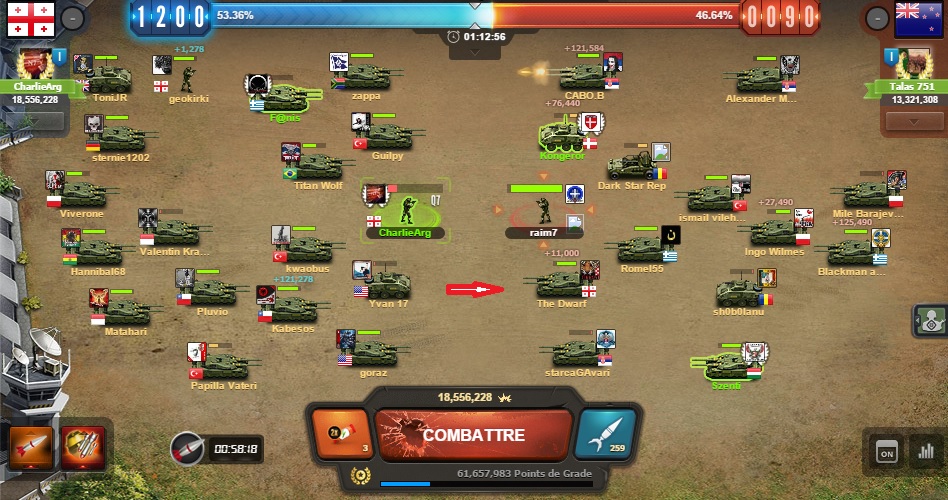The image size is (948, 500).
Task: Toggle the ON switch button
Action: point(886,452)
